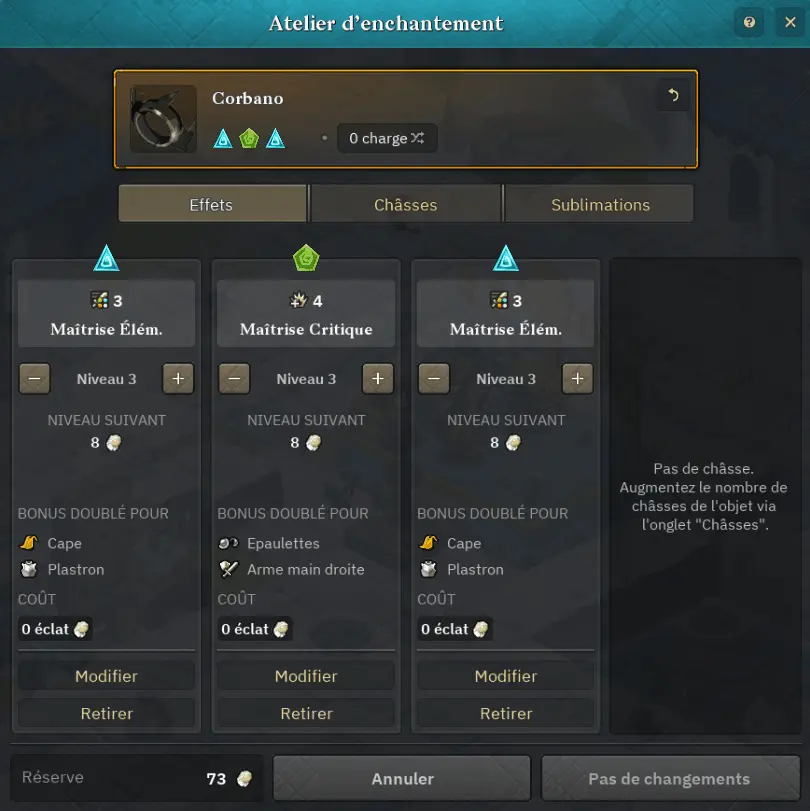Viewport: 810px width, 811px height.
Task: Switch to the Effets tab
Action: pyautogui.click(x=212, y=204)
